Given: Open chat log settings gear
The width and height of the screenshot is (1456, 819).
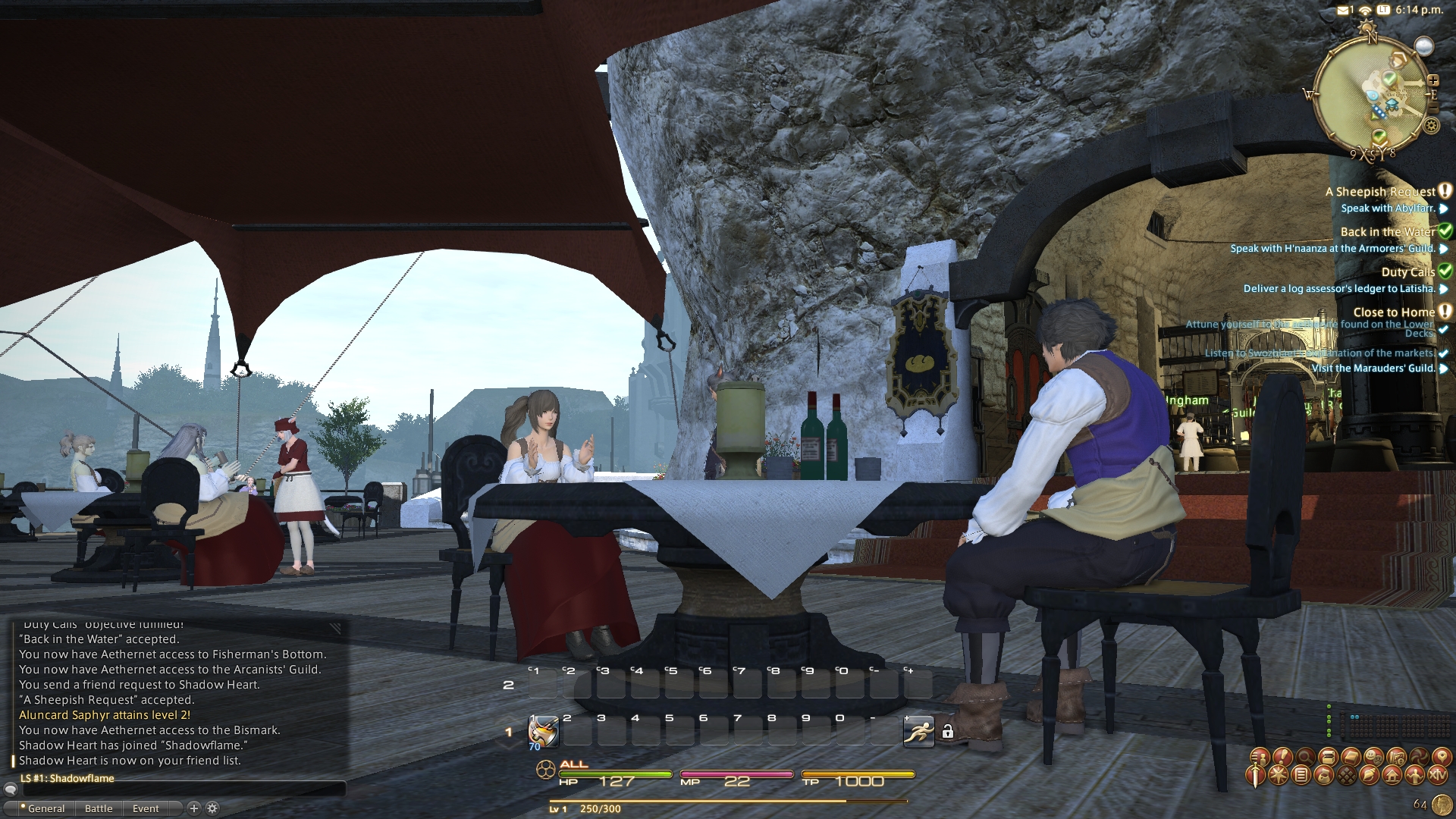Looking at the screenshot, I should coord(212,808).
